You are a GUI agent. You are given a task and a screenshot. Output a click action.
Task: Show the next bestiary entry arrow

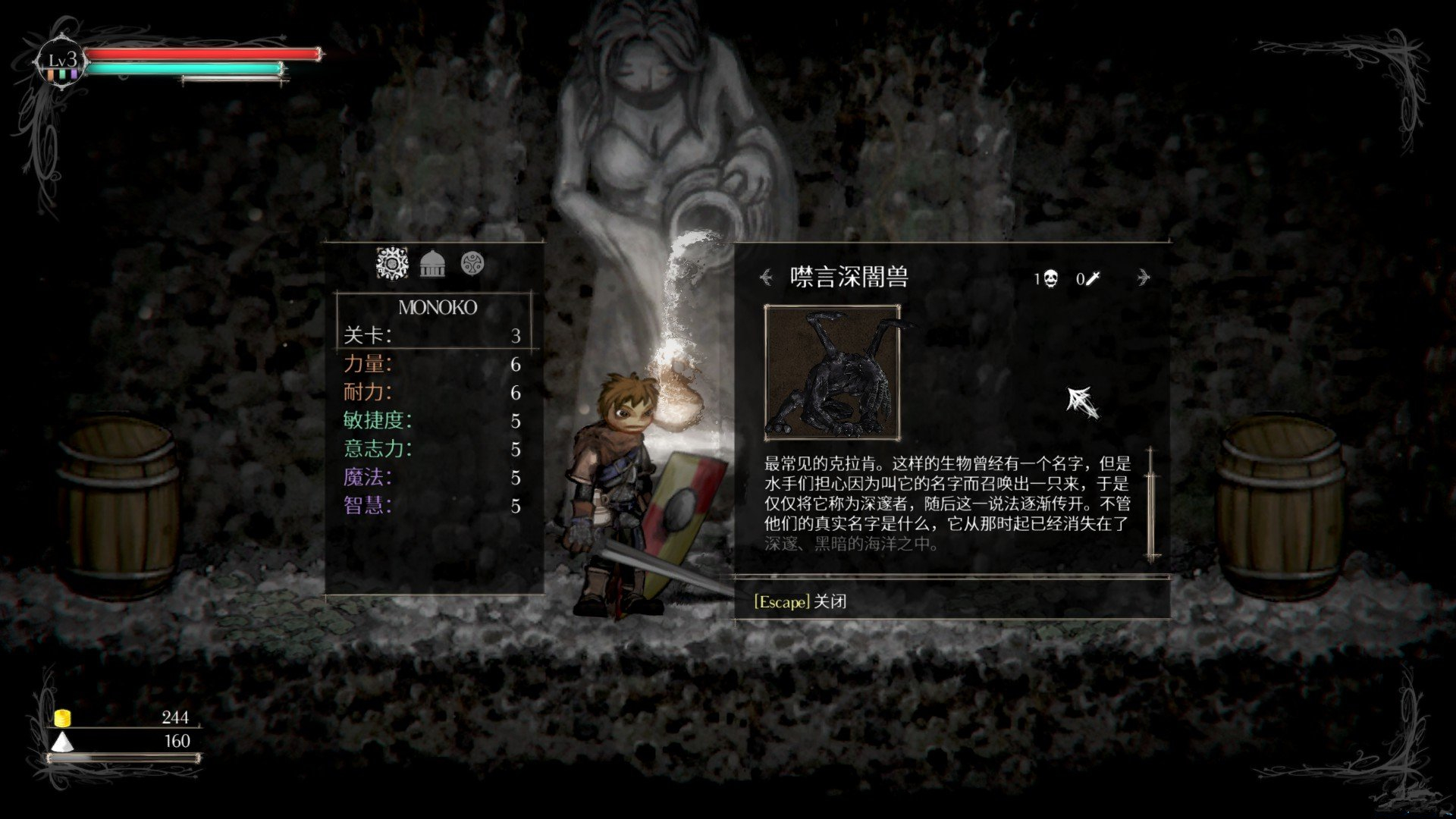pyautogui.click(x=1143, y=278)
